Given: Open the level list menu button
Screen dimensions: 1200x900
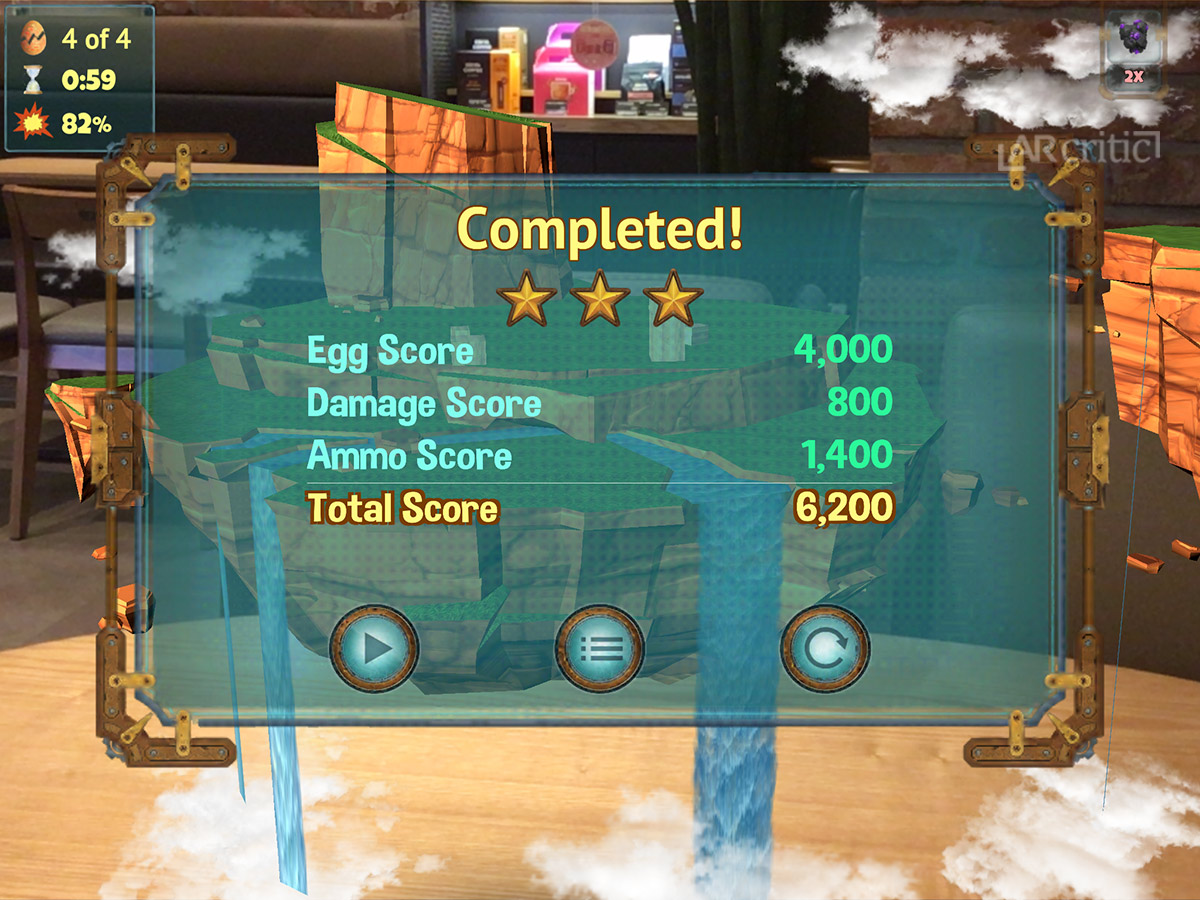Looking at the screenshot, I should tap(600, 649).
